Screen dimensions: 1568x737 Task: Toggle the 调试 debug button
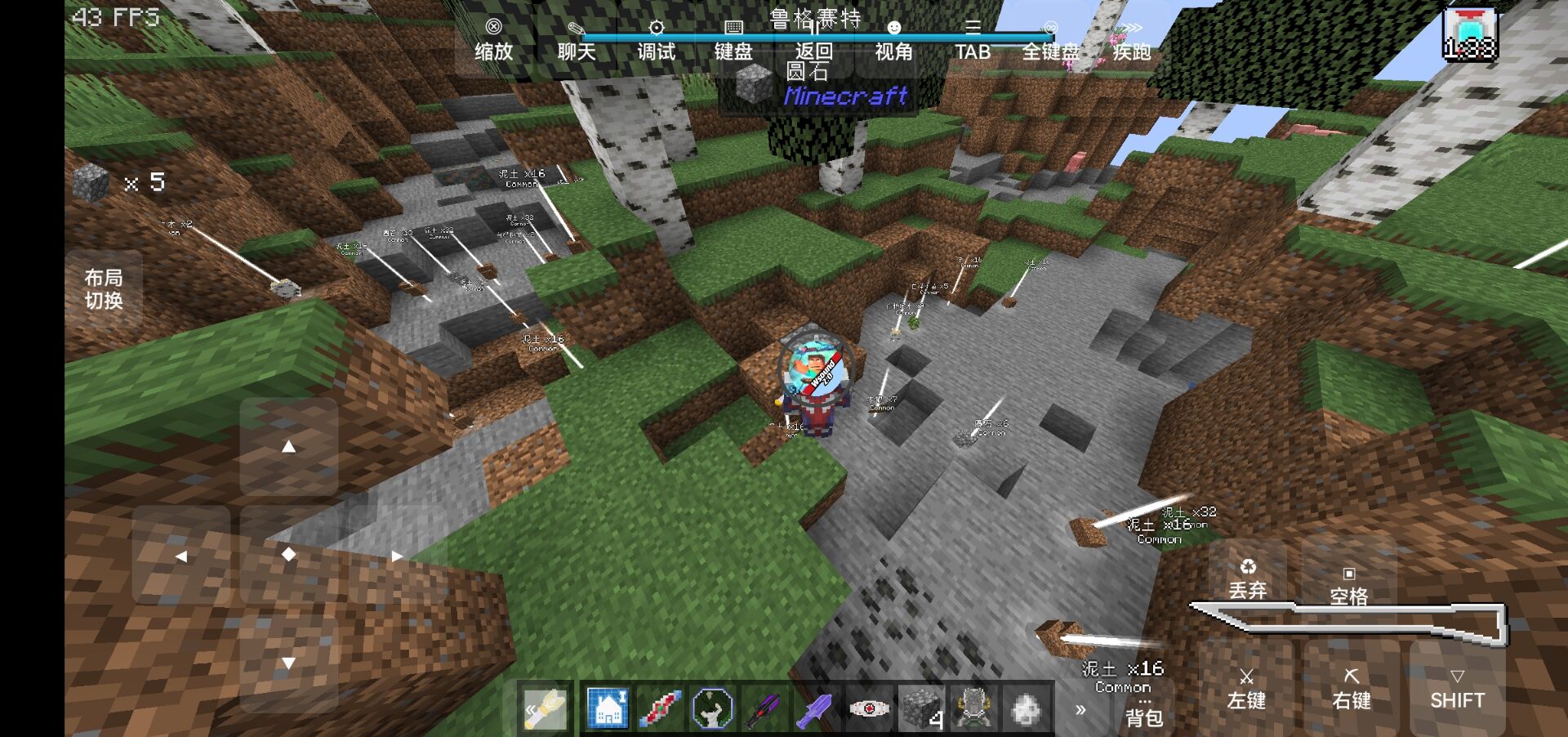[656, 42]
